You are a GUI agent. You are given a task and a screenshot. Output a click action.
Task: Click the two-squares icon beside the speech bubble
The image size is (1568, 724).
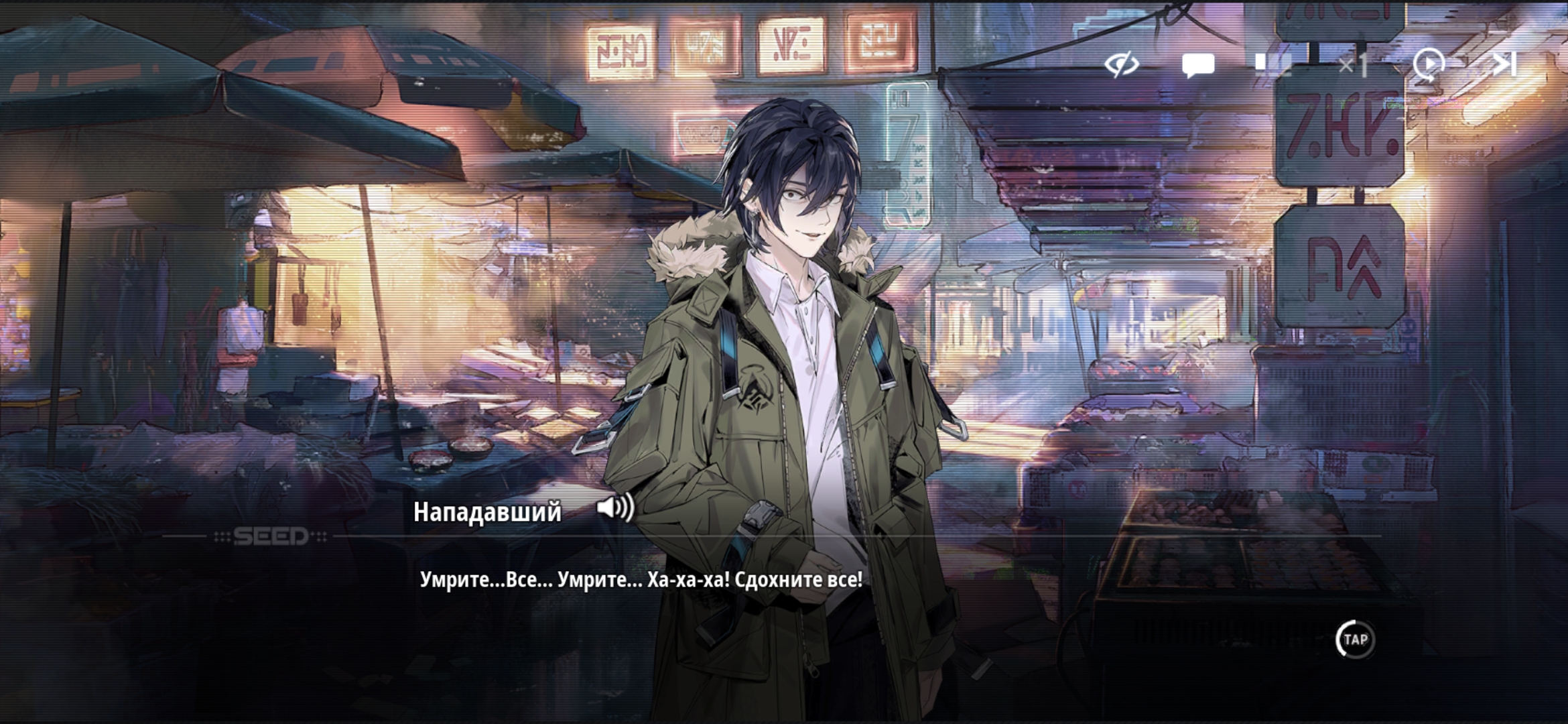point(1272,64)
